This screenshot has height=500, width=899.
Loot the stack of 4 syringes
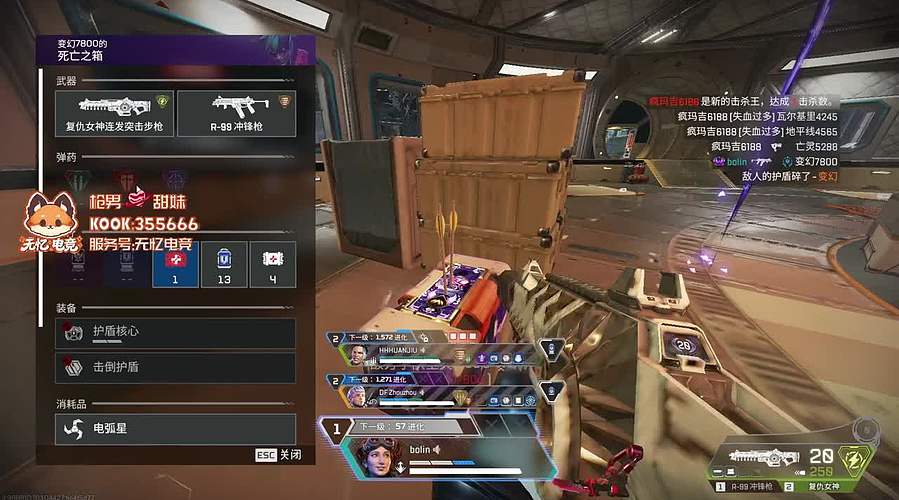[x=272, y=265]
